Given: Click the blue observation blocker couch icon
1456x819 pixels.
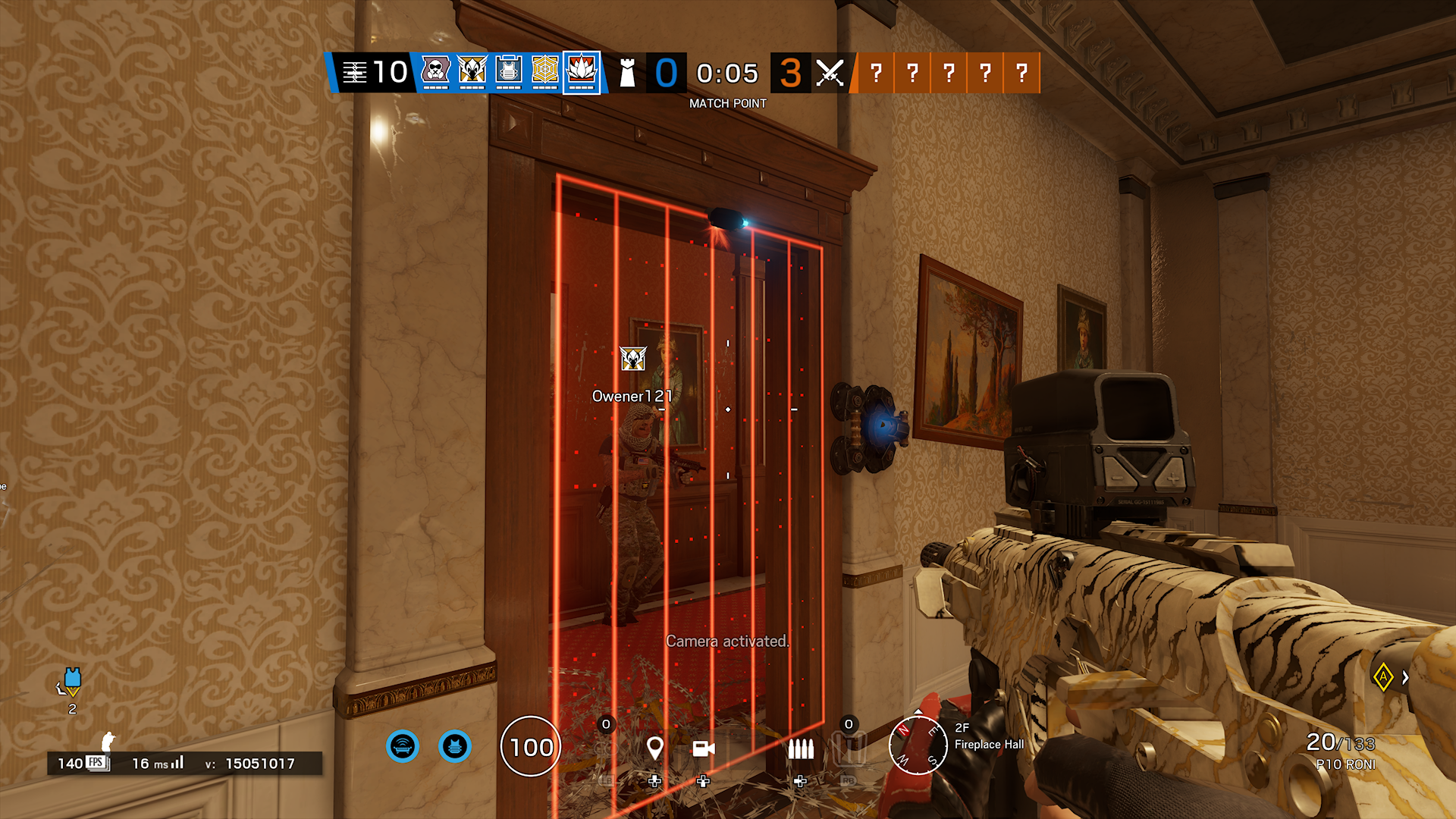Looking at the screenshot, I should tap(403, 746).
